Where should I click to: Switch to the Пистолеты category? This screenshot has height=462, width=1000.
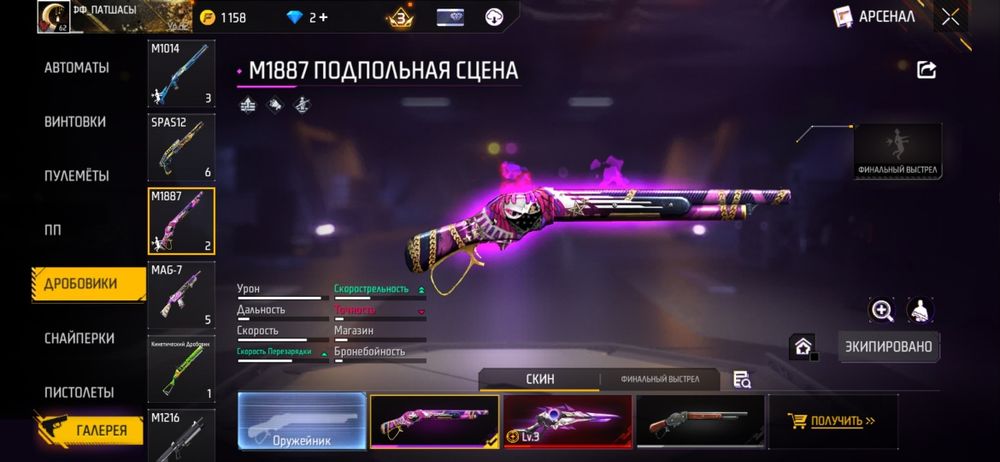tap(79, 392)
